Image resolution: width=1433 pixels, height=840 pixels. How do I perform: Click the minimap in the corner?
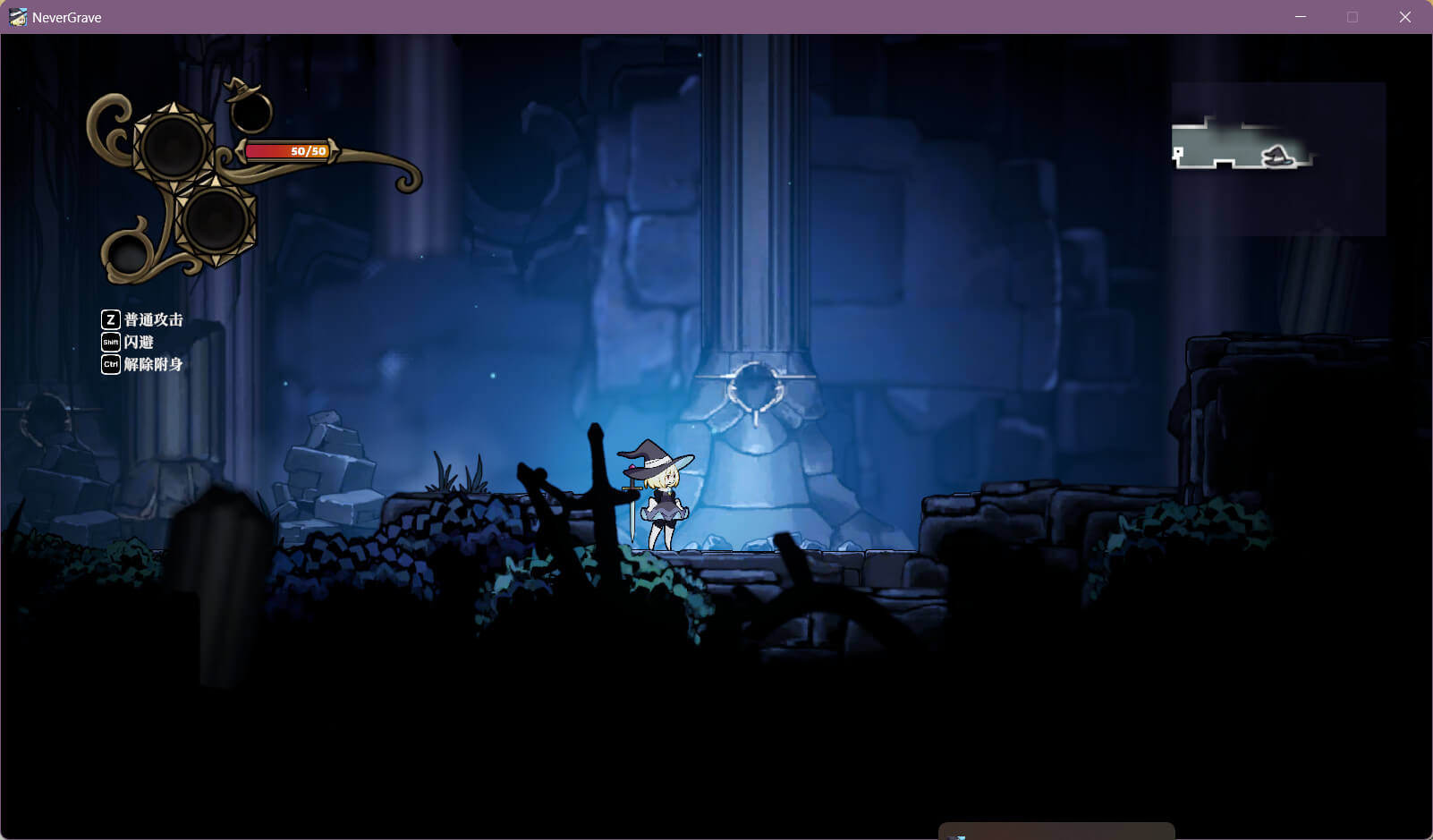click(1278, 159)
